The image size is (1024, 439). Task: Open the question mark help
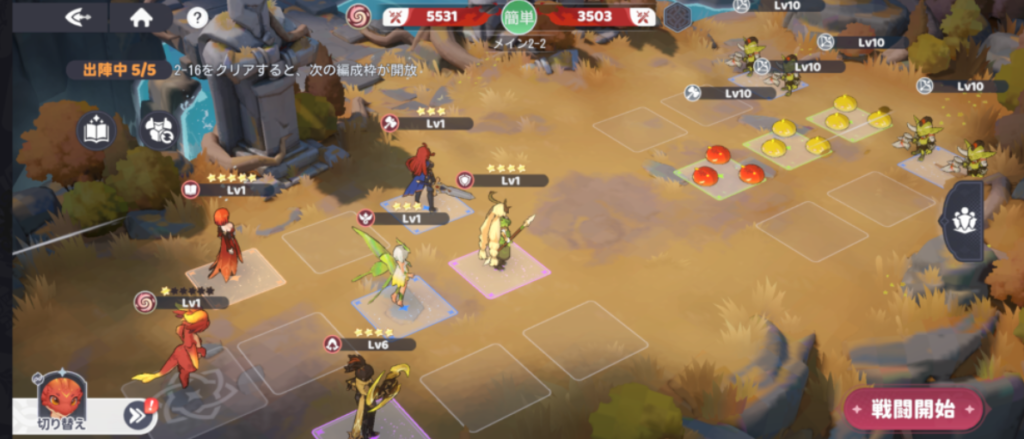197,17
